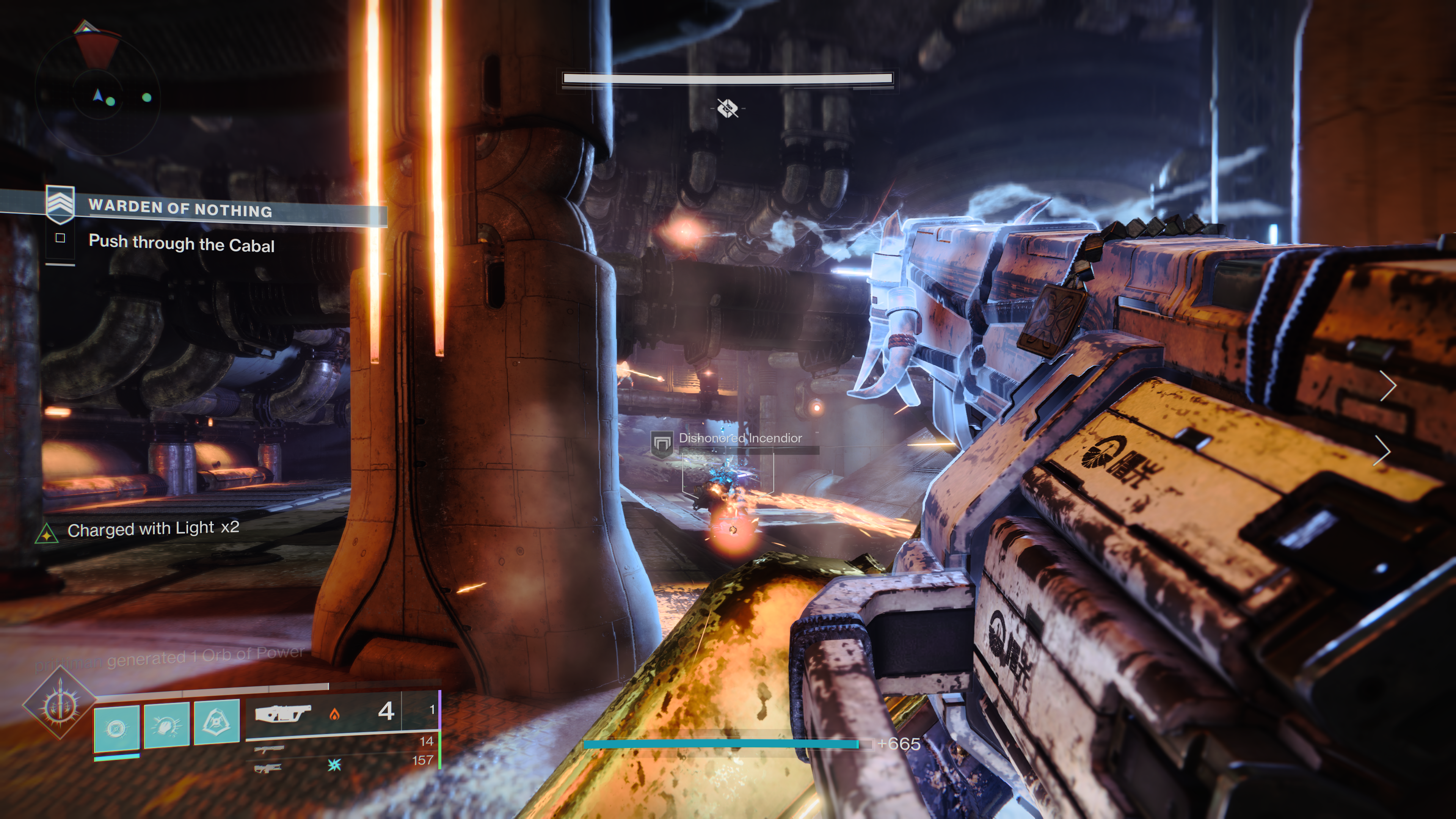Click the modifier icon under the boss bar
This screenshot has height=819, width=1456.
(728, 108)
